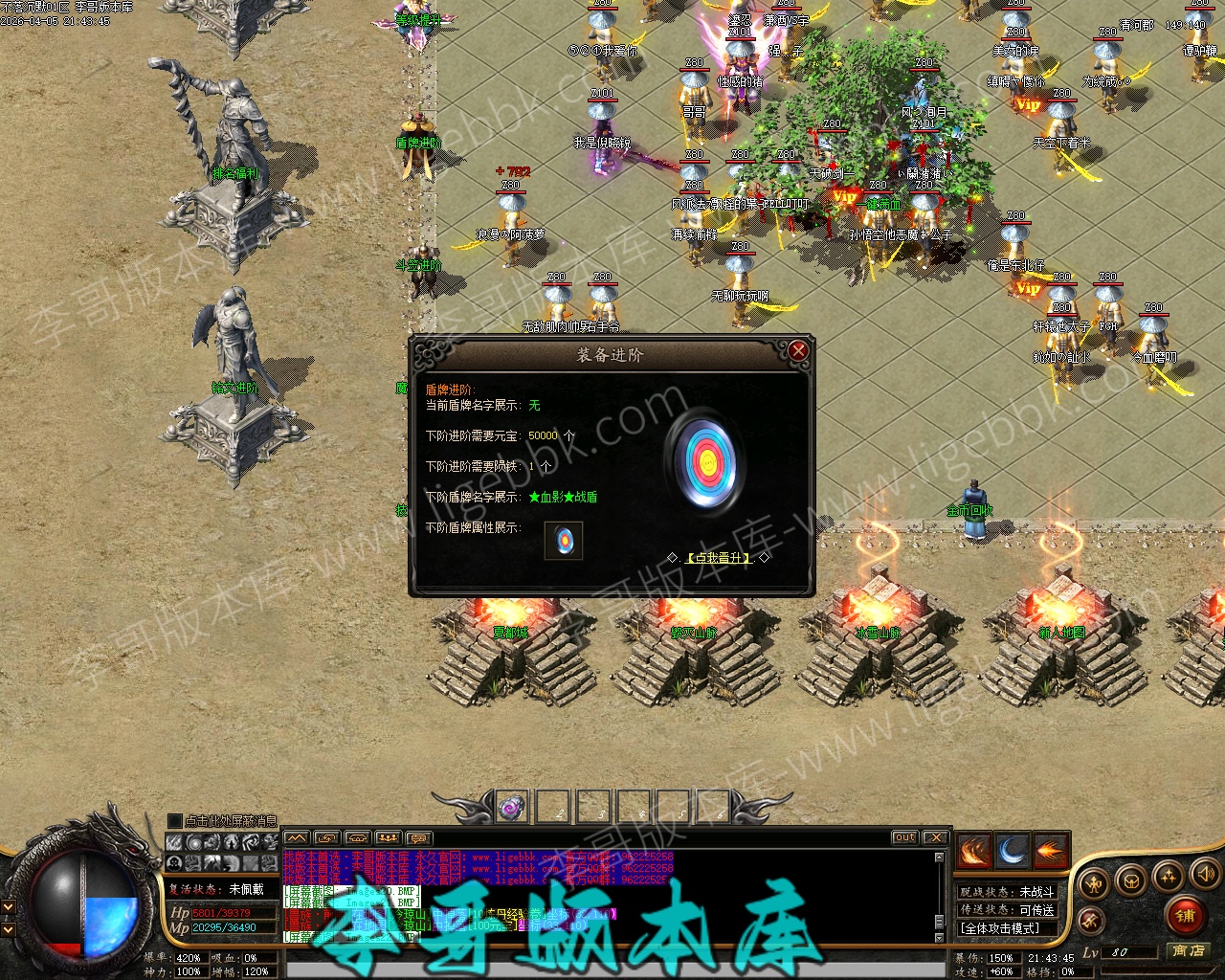Tick the 点击此处屏蔽消息 block-messages checkbox

click(x=174, y=821)
